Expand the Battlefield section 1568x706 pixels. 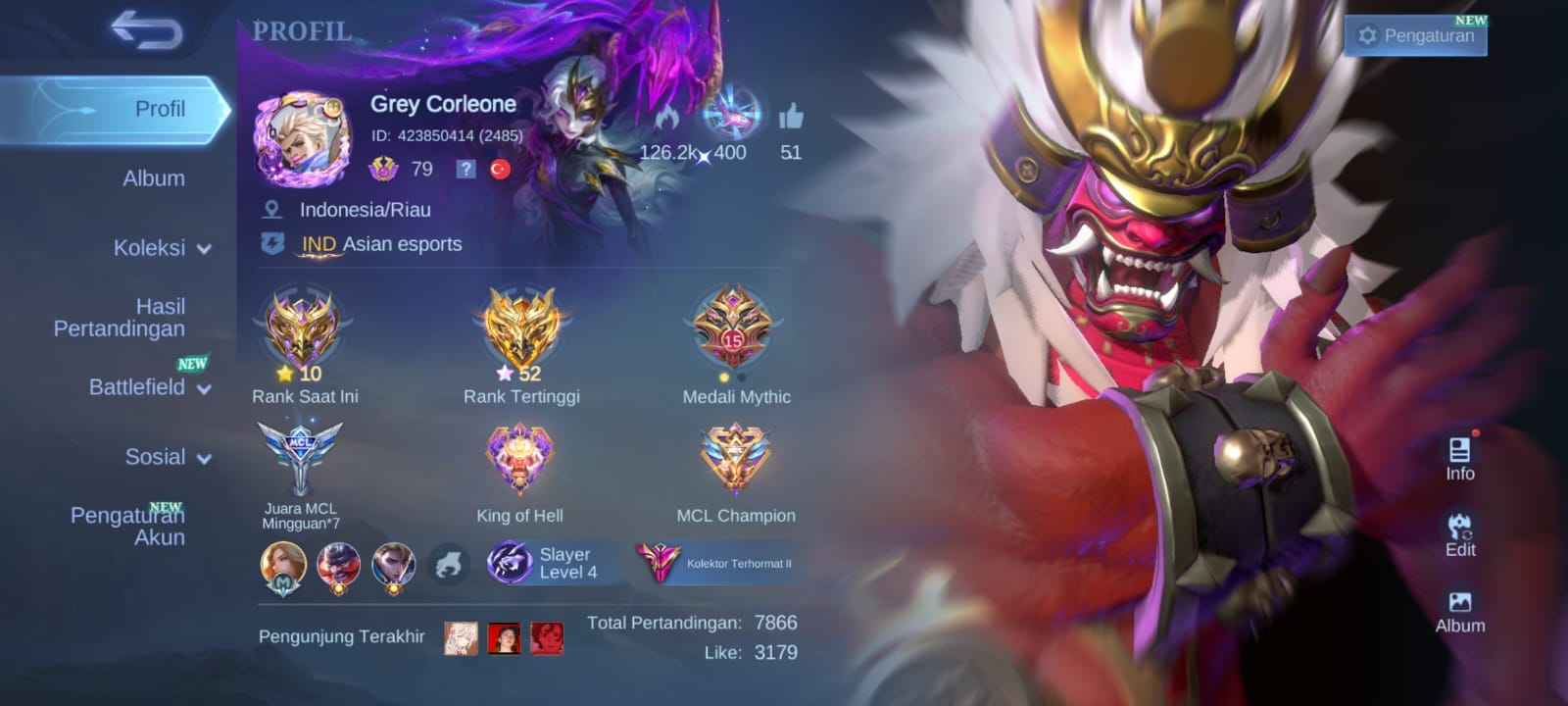click(149, 387)
